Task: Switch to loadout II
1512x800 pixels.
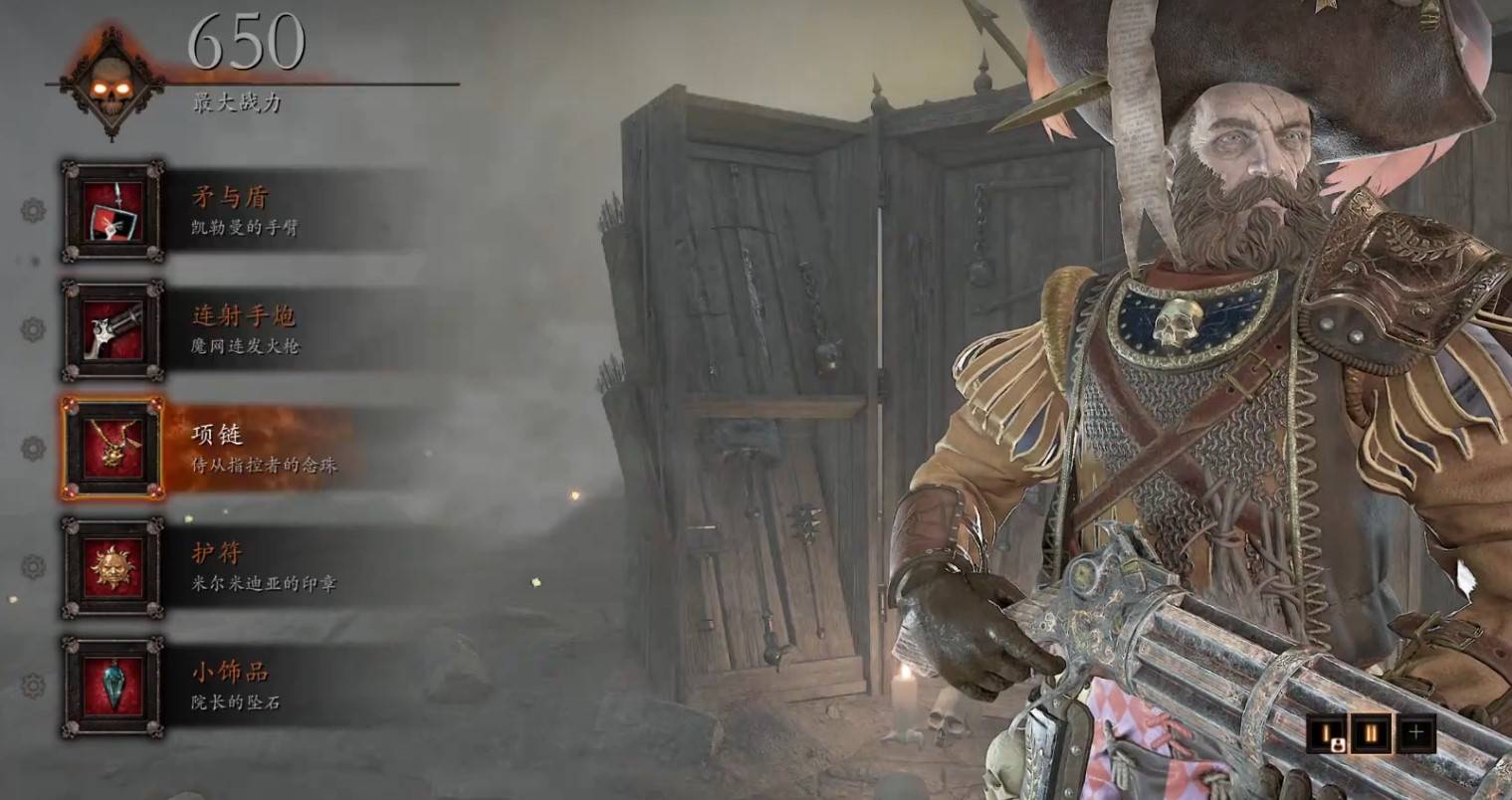Action: pyautogui.click(x=1372, y=734)
